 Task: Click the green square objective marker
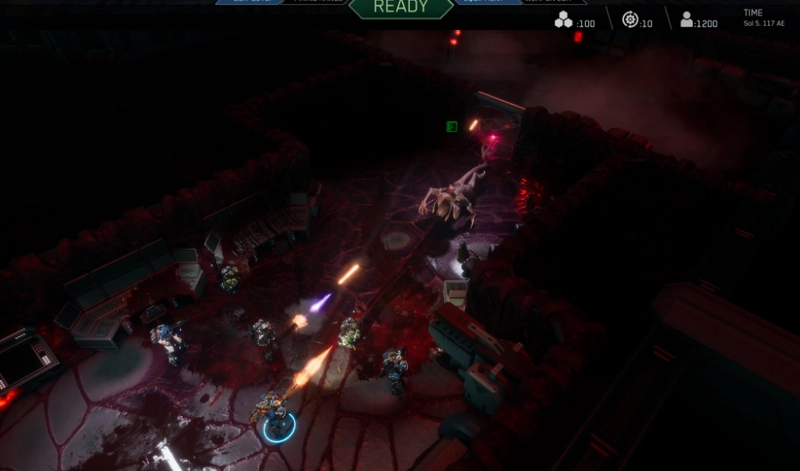[452, 126]
